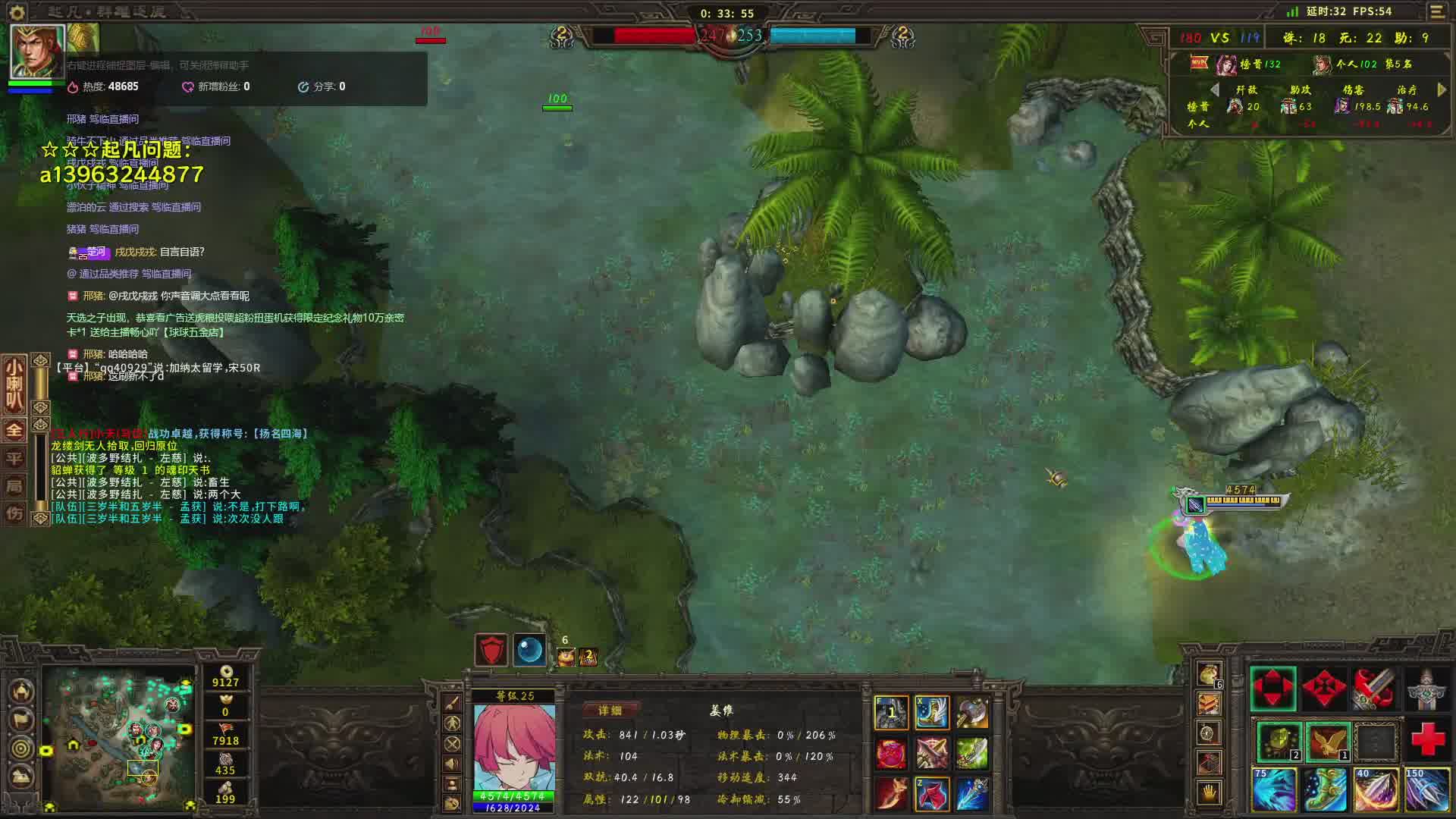Switch to the 伤 chat tab
The image size is (1456, 819).
(x=14, y=513)
